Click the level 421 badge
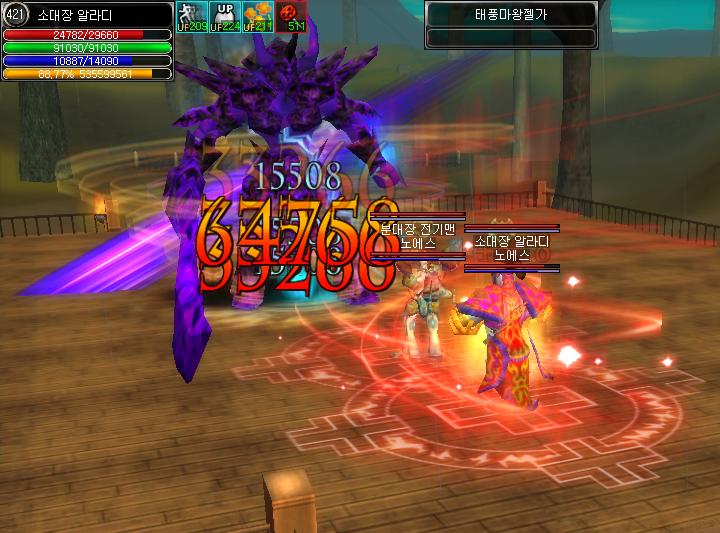Image resolution: width=720 pixels, height=533 pixels. tap(13, 13)
